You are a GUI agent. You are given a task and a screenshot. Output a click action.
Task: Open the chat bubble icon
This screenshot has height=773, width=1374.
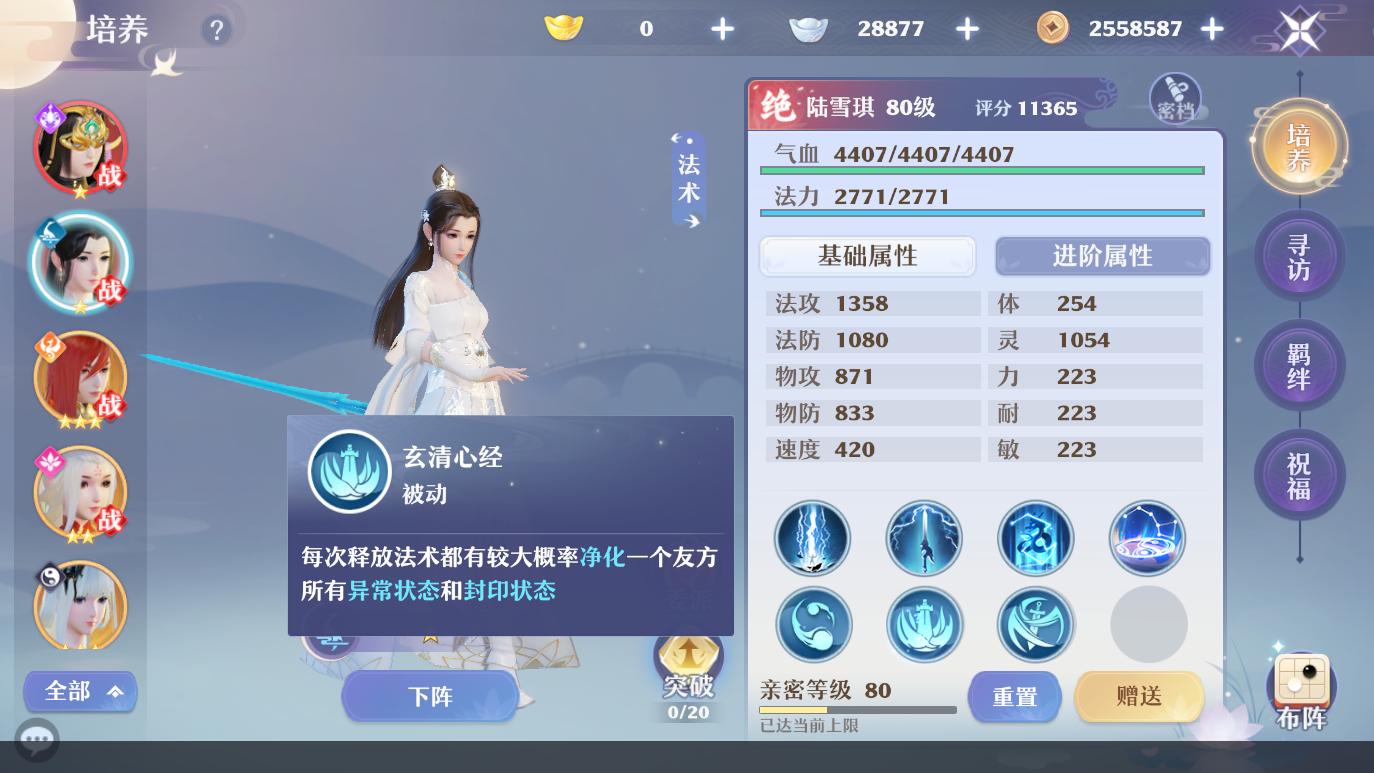(37, 740)
